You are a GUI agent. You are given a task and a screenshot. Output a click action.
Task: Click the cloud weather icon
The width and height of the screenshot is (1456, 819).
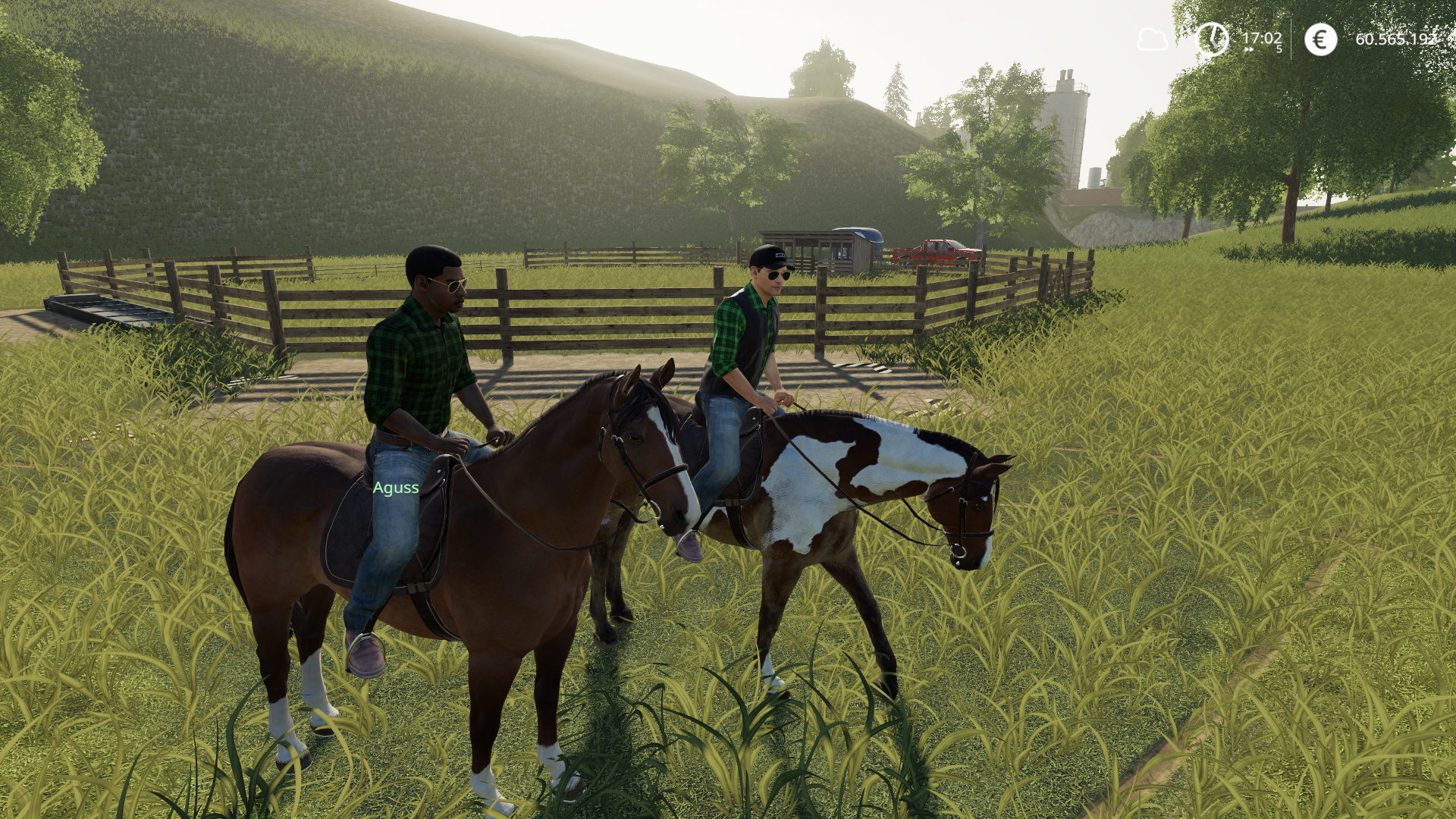[x=1151, y=39]
